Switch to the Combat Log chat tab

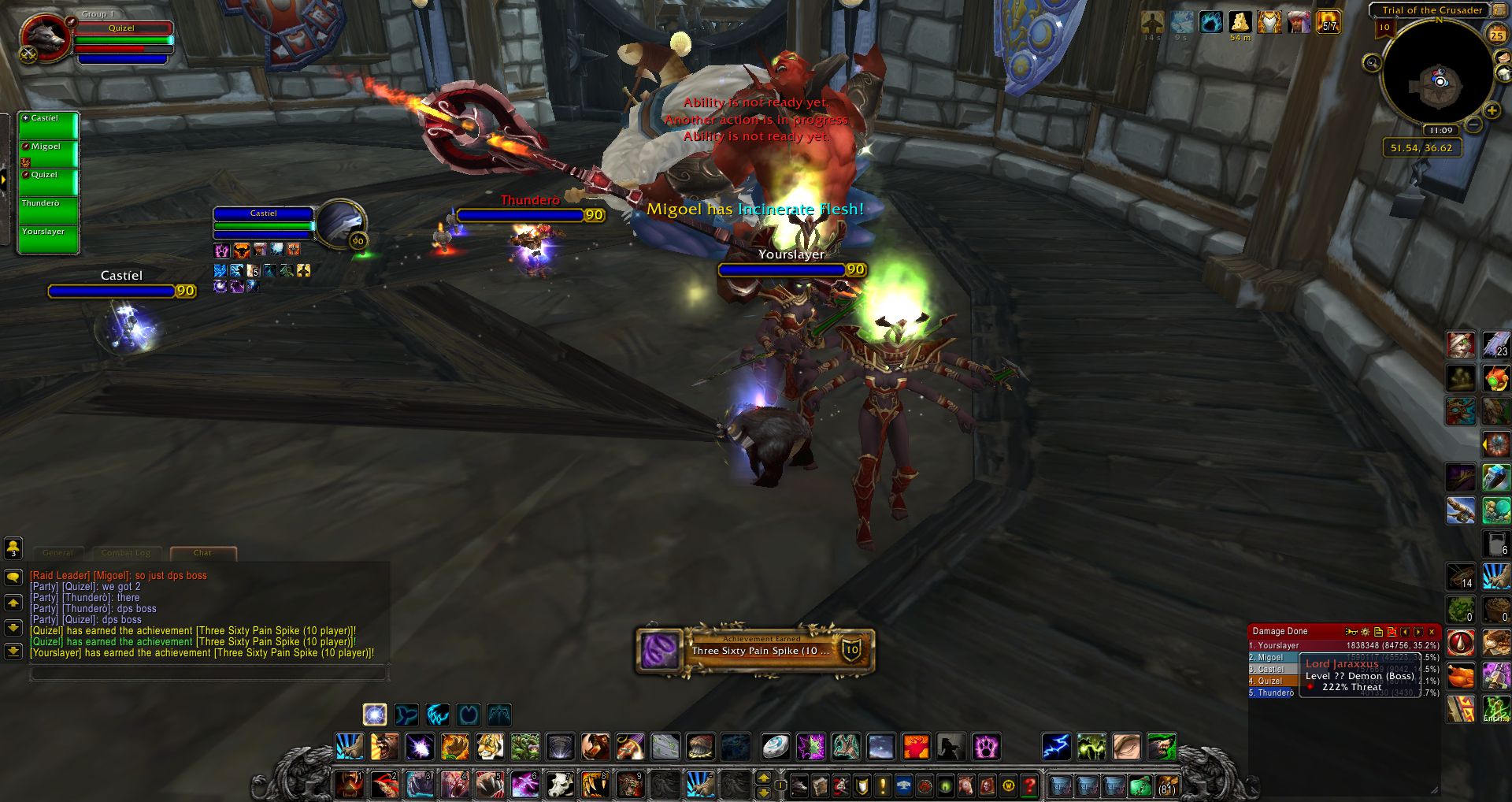[x=125, y=553]
